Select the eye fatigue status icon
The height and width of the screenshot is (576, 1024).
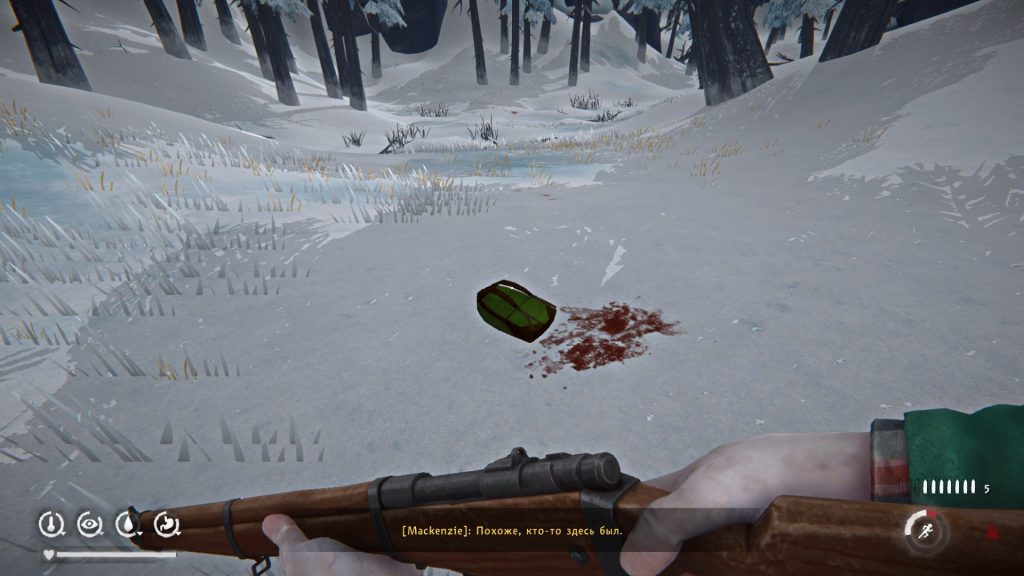point(88,523)
